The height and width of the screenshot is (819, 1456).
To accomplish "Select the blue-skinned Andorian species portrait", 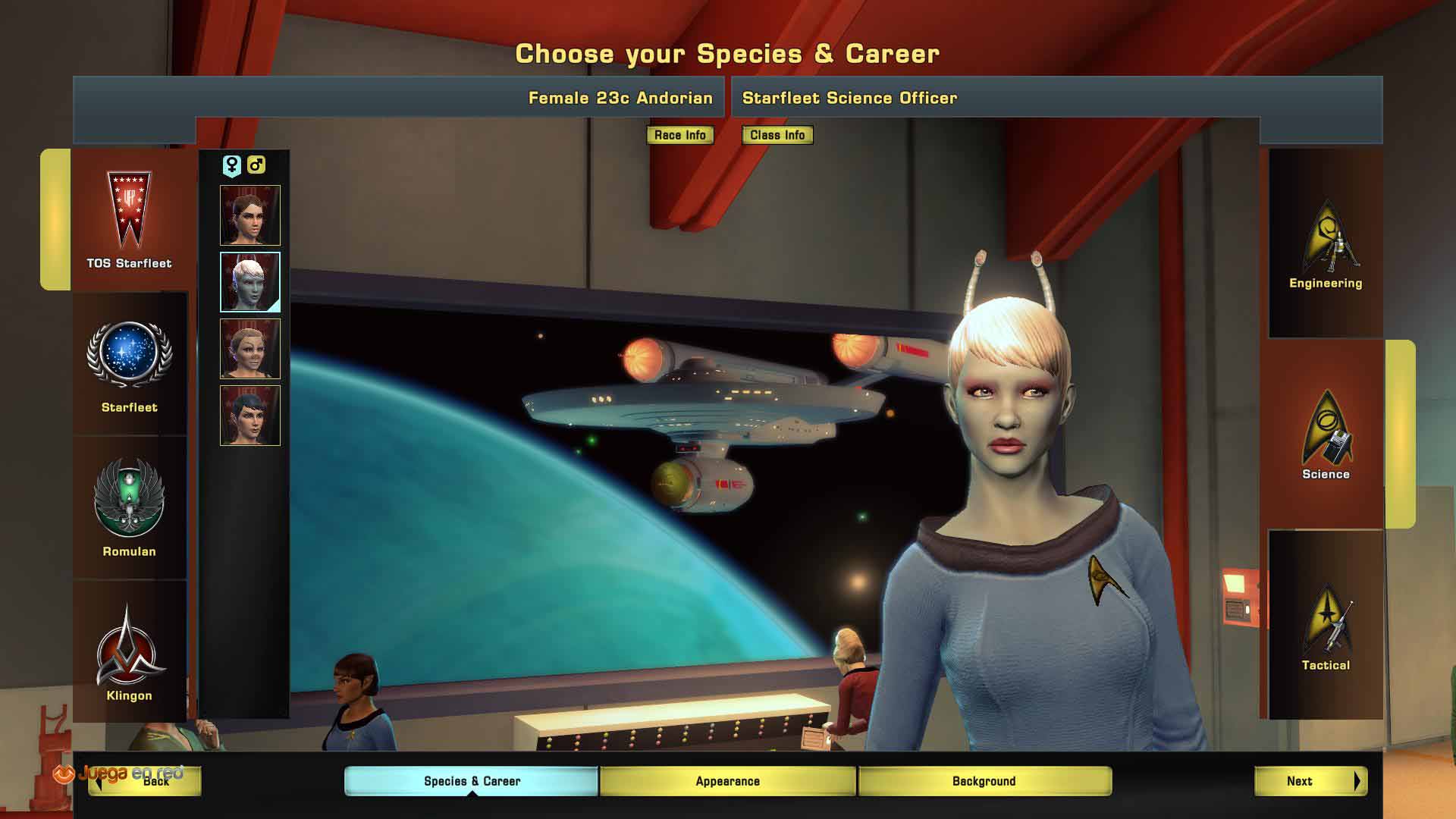I will (250, 282).
